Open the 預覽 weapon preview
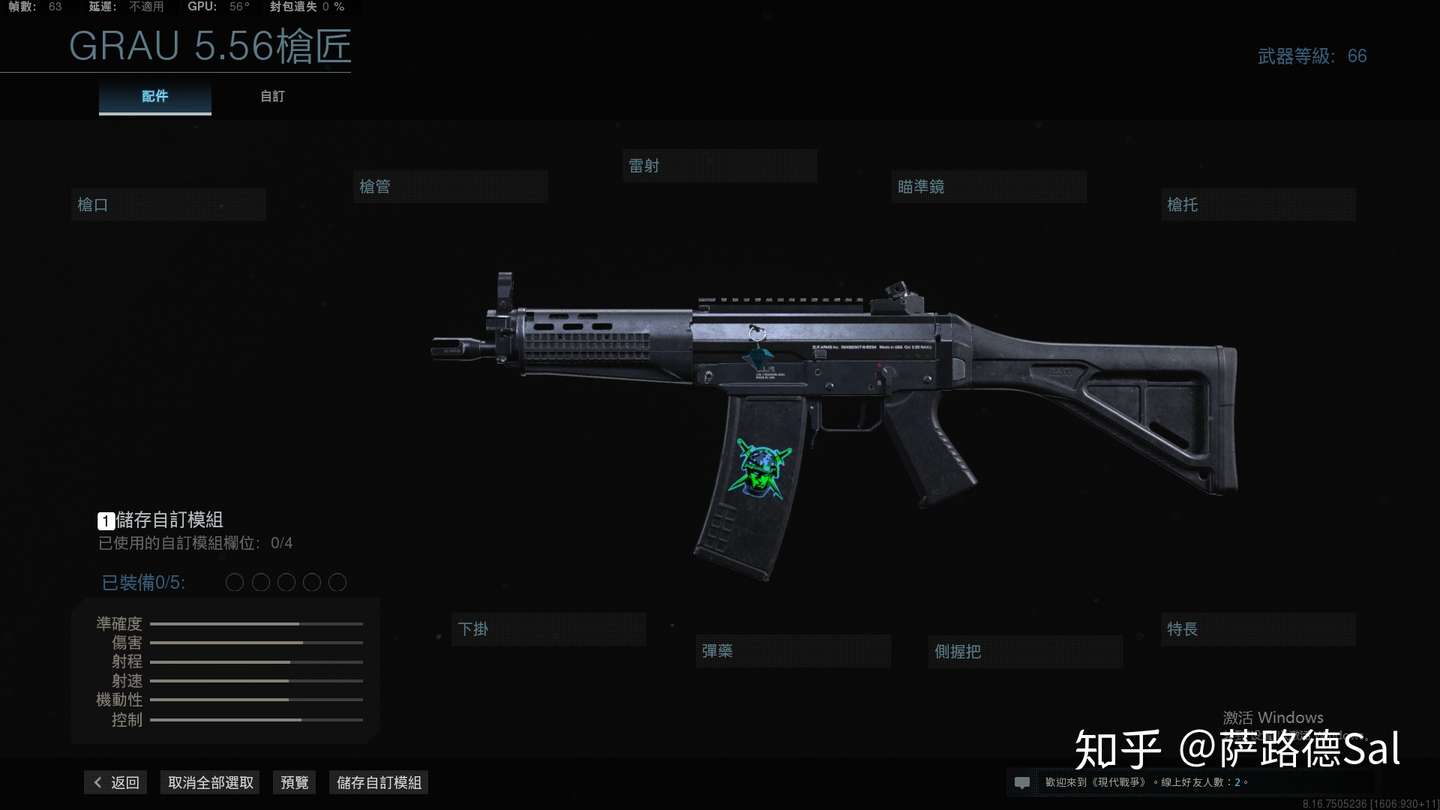The image size is (1440, 810). 294,782
